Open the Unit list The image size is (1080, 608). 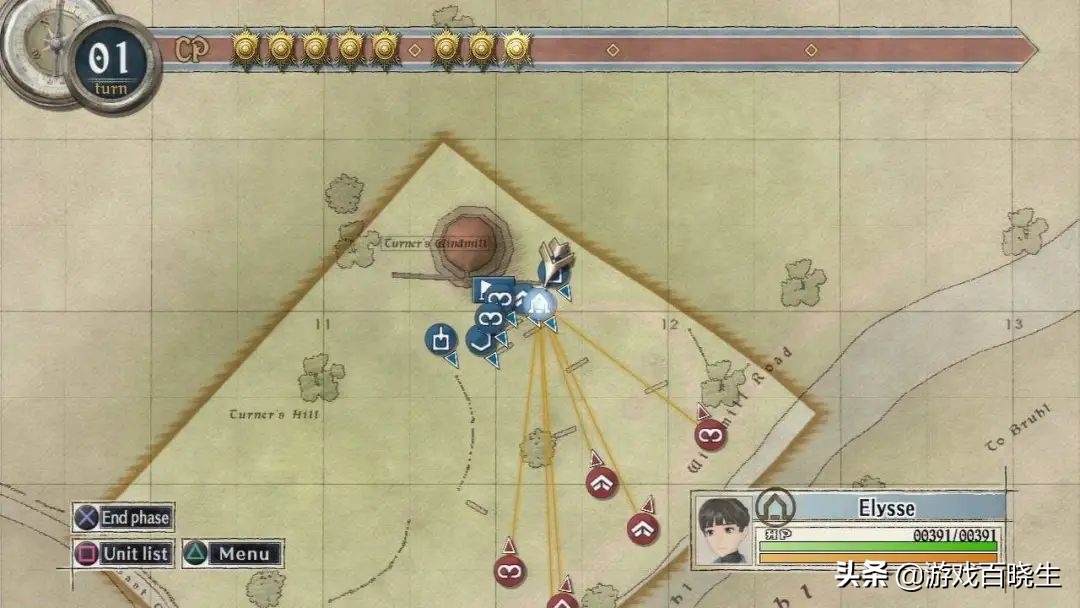click(x=124, y=553)
